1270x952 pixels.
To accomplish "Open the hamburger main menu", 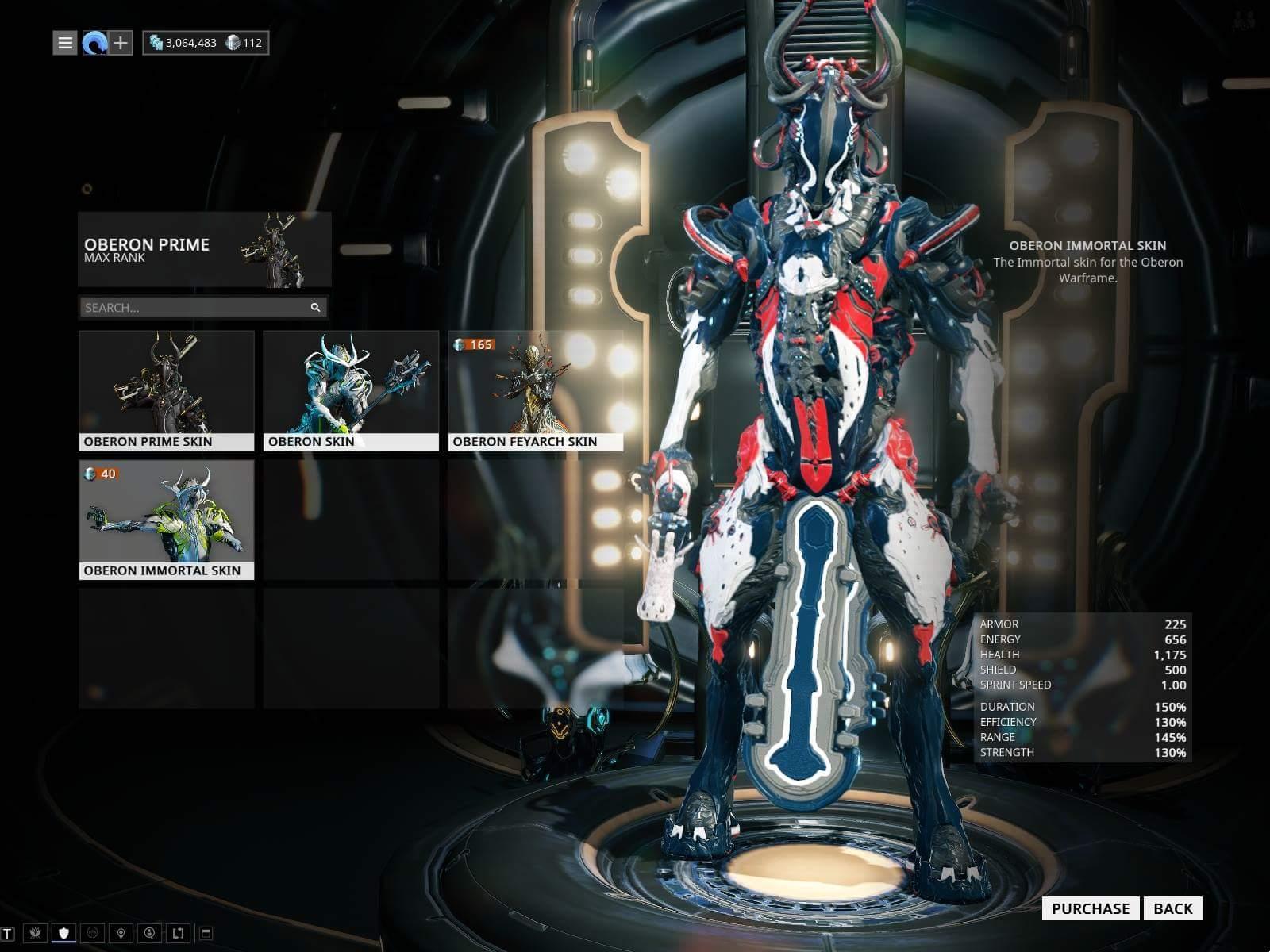I will pos(65,43).
